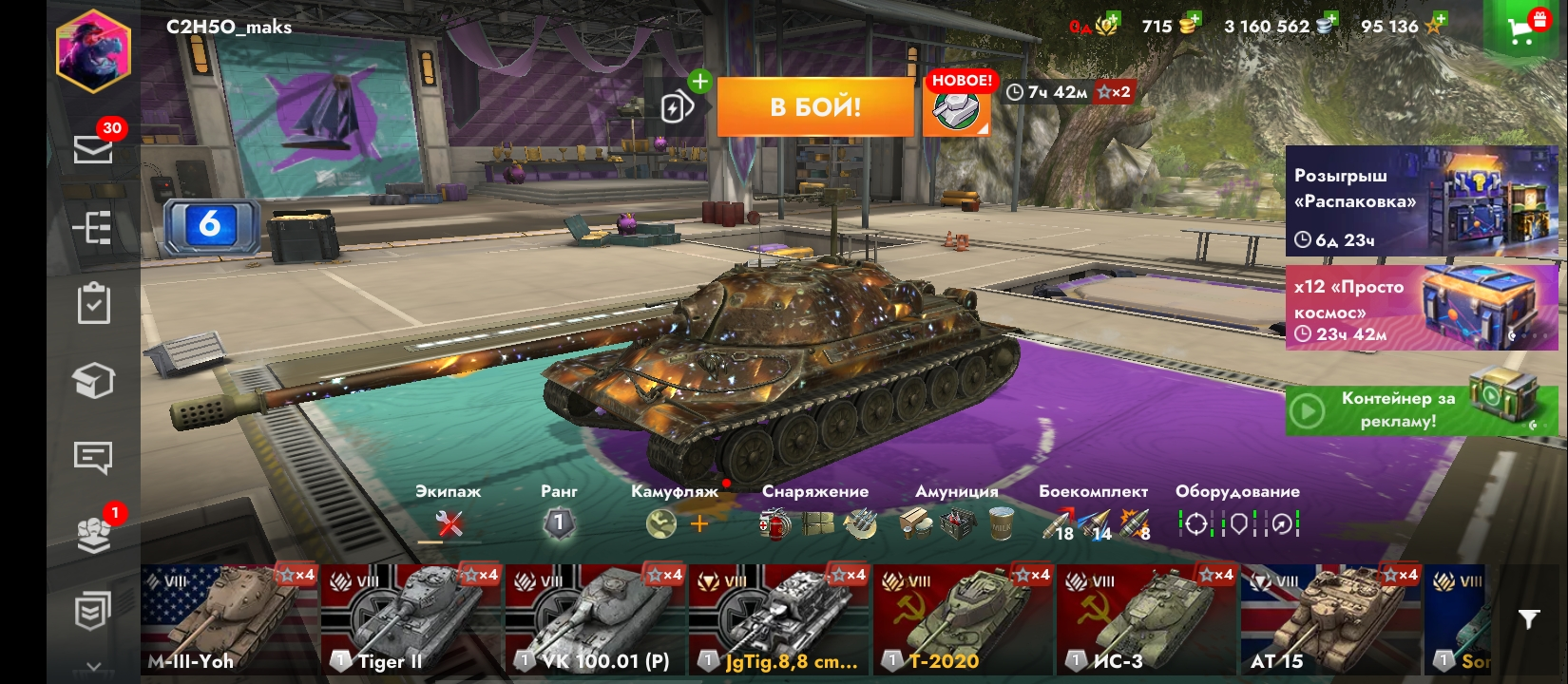The image size is (1568, 684).
Task: Open the mail inbox with 30 notifications
Action: pos(93,148)
